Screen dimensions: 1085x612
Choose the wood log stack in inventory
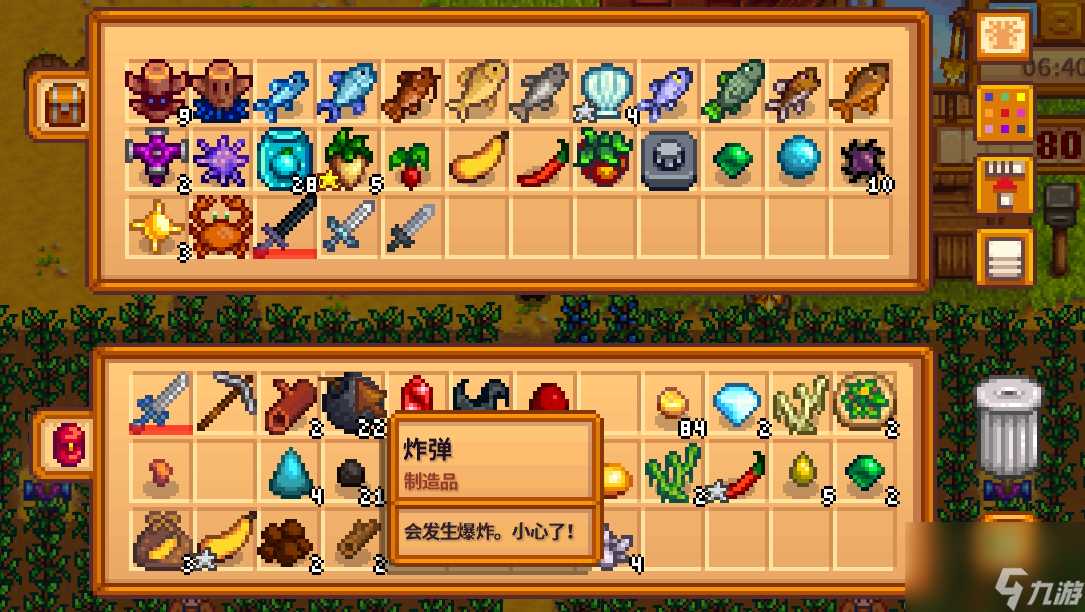coord(290,402)
